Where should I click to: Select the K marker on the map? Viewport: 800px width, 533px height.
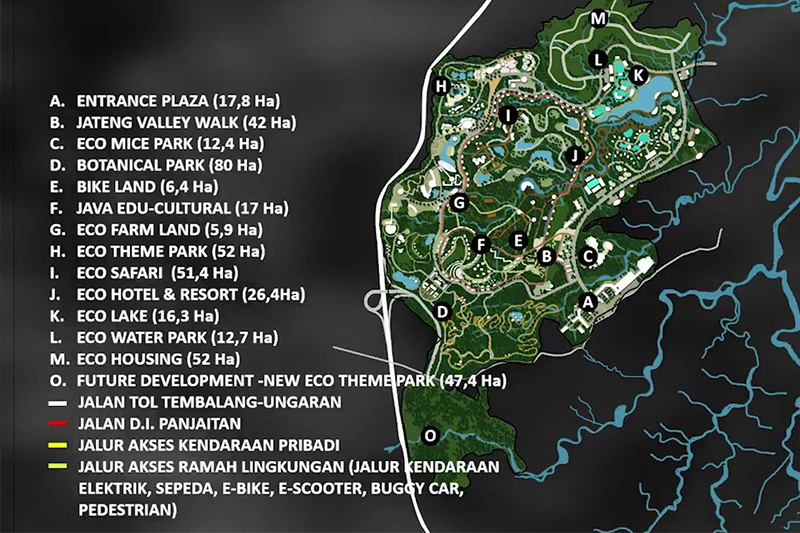(x=639, y=74)
